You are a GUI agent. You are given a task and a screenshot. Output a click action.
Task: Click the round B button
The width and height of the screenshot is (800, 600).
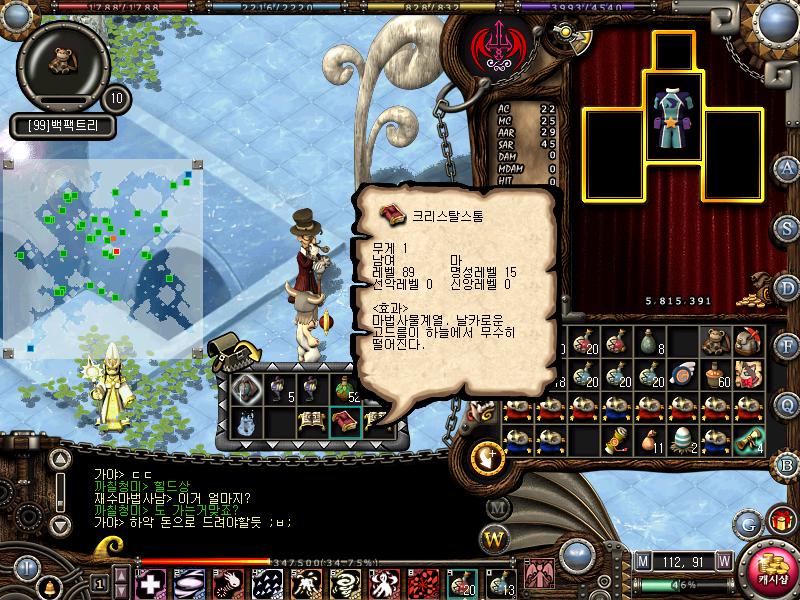pos(787,463)
